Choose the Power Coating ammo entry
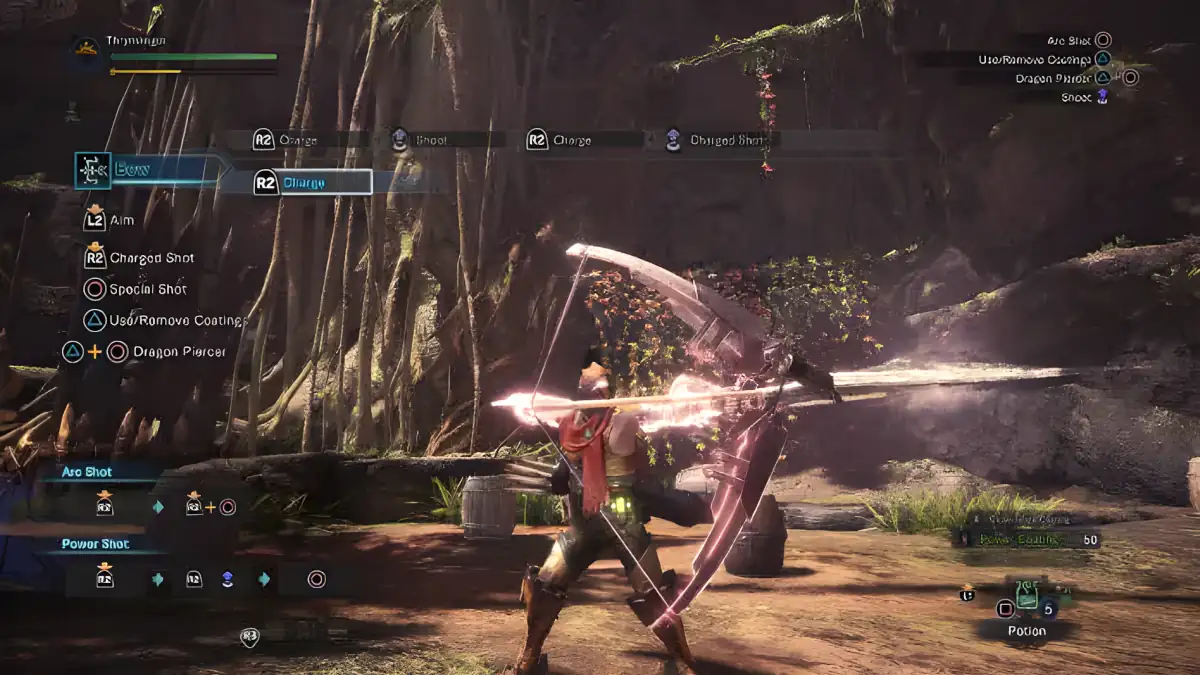The width and height of the screenshot is (1200, 675). point(1025,539)
